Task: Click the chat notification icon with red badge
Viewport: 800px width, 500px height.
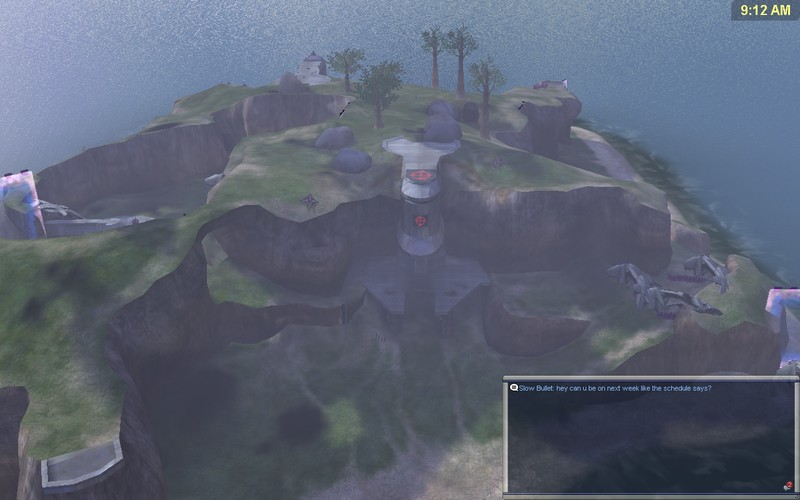Action: pos(787,485)
